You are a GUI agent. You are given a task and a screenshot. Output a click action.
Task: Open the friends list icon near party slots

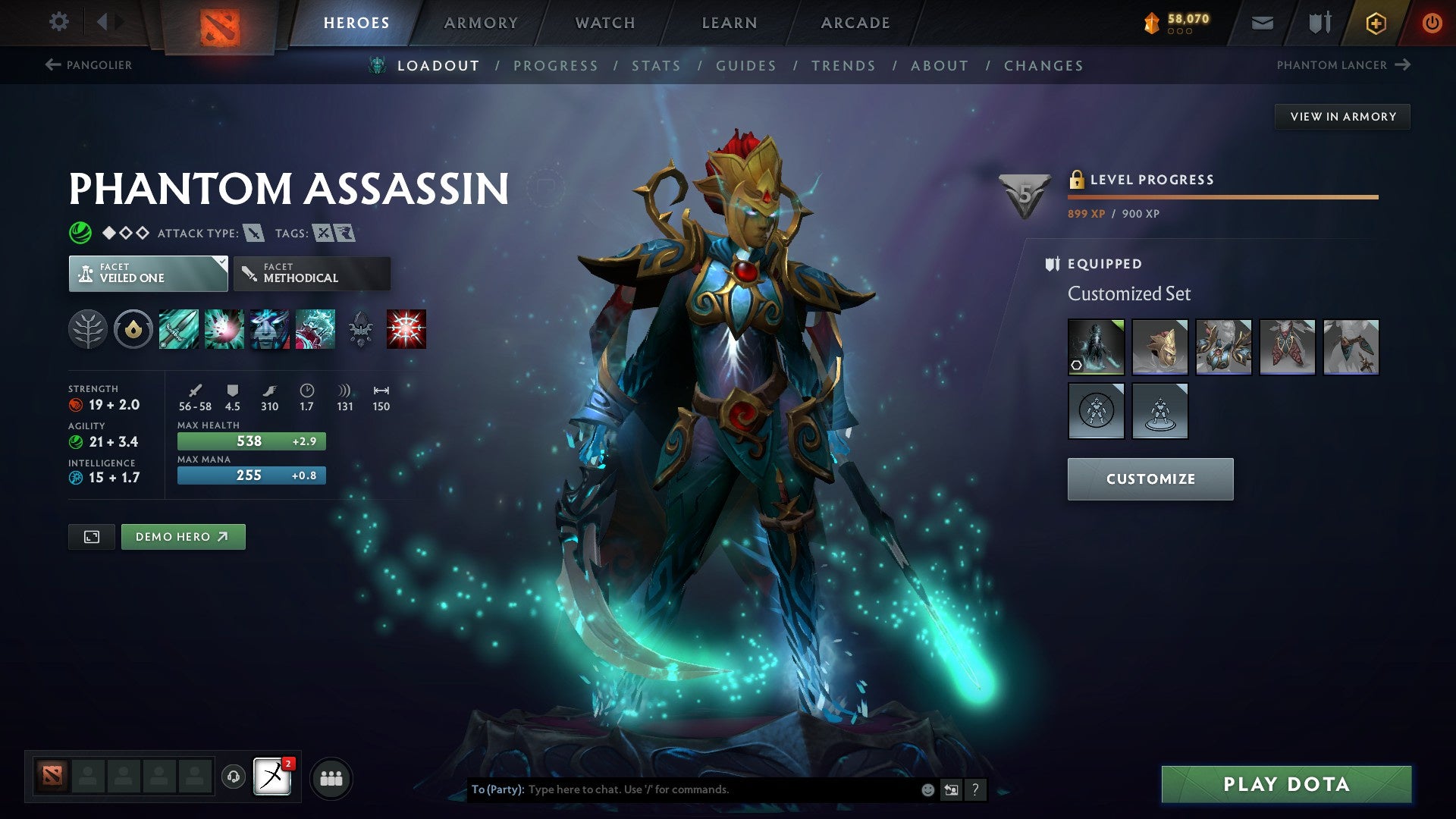331,777
